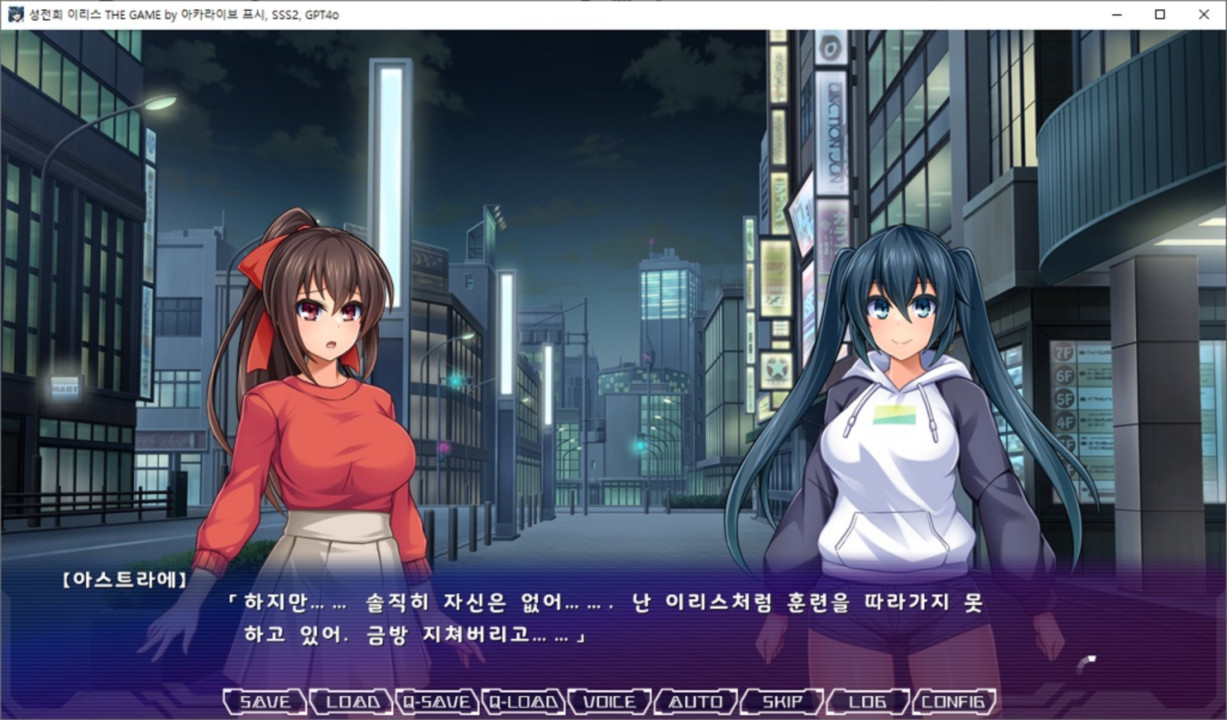Image resolution: width=1227 pixels, height=720 pixels.
Task: Close the game window
Action: [1204, 14]
